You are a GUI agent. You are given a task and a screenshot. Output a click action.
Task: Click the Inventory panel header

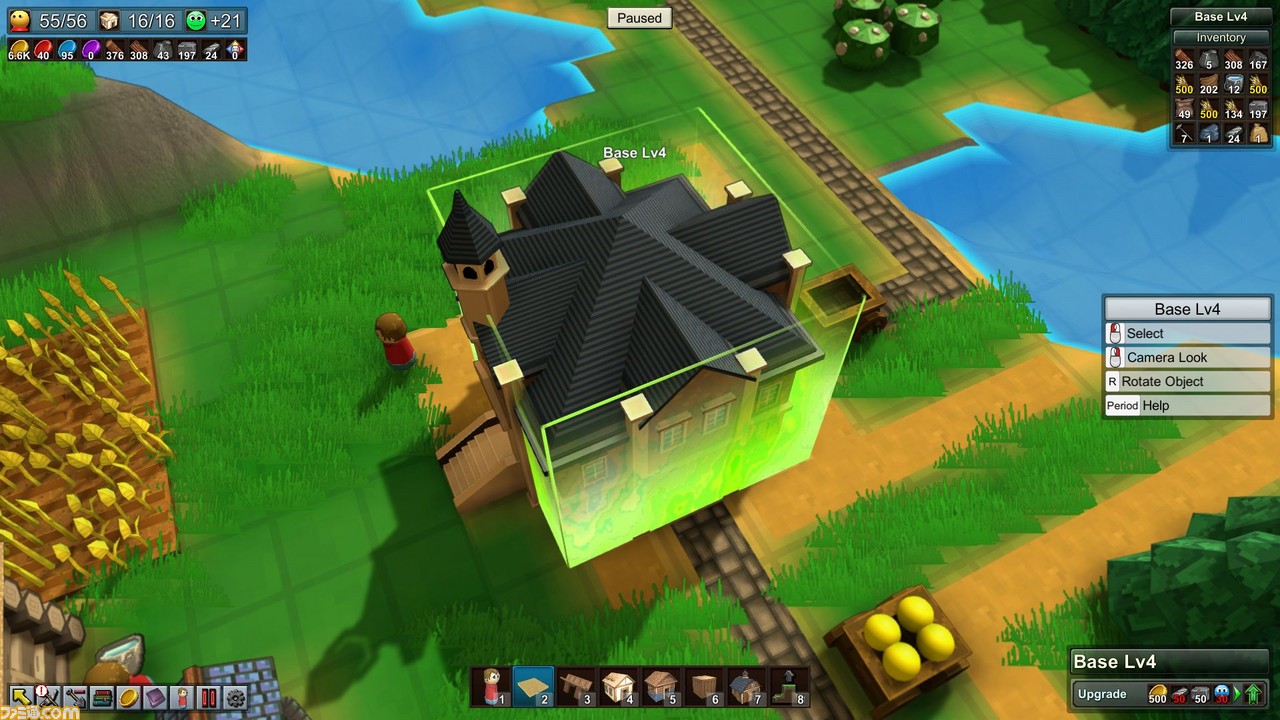pos(1221,38)
